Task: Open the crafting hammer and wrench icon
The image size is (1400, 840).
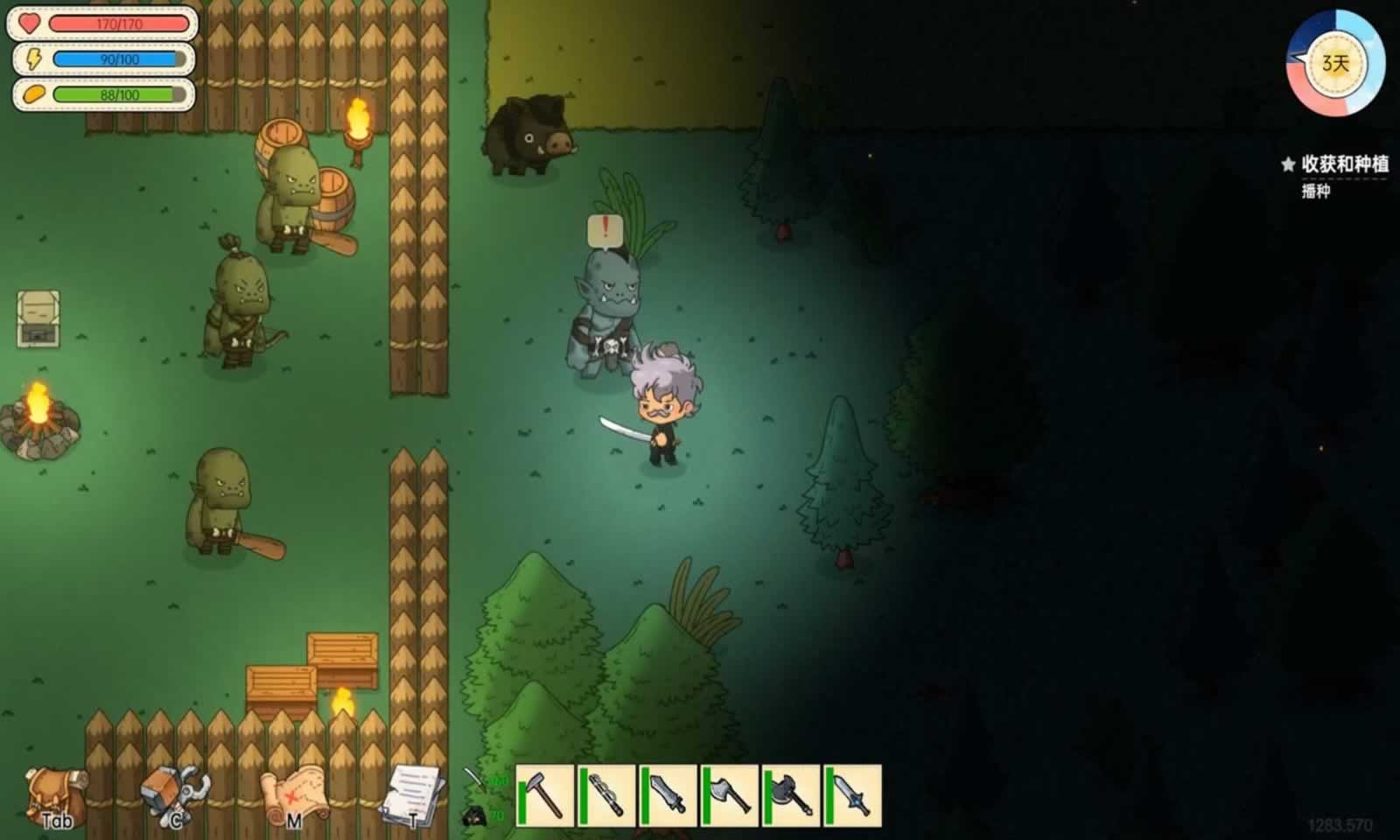Action: click(175, 796)
